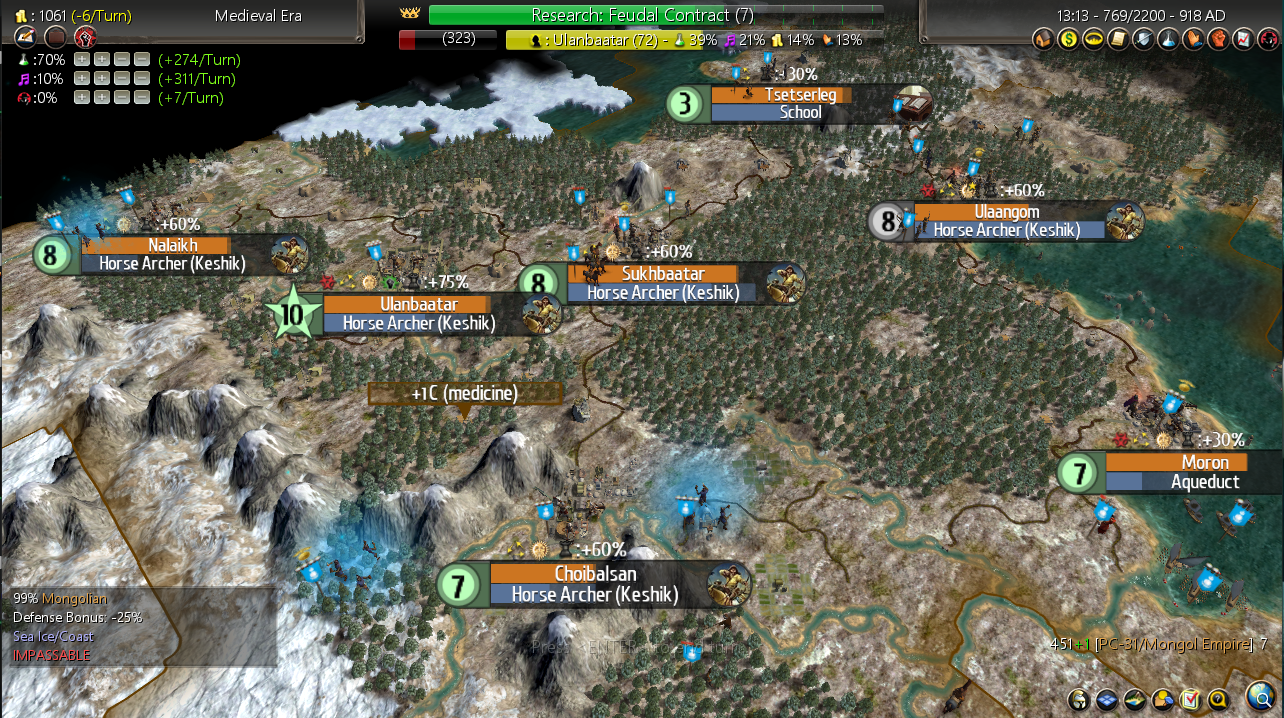Select the Choibalsan city bar
Viewport: 1284px width, 718px height.
pos(597,585)
